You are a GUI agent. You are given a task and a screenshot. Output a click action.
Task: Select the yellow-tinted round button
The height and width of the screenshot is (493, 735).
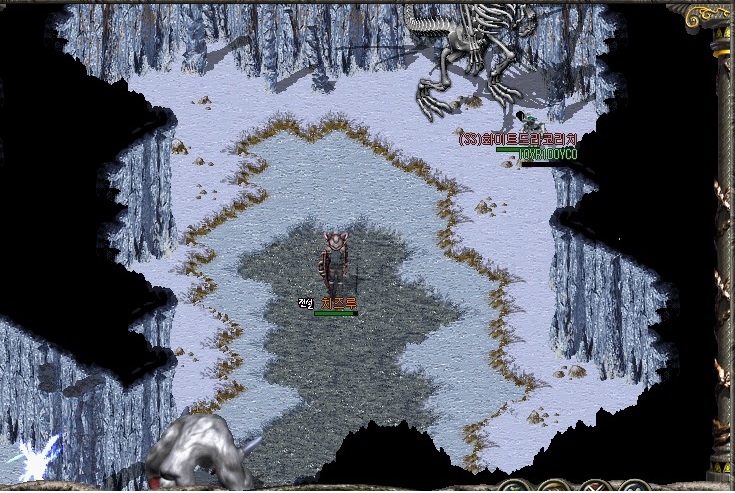pyautogui.click(x=555, y=489)
